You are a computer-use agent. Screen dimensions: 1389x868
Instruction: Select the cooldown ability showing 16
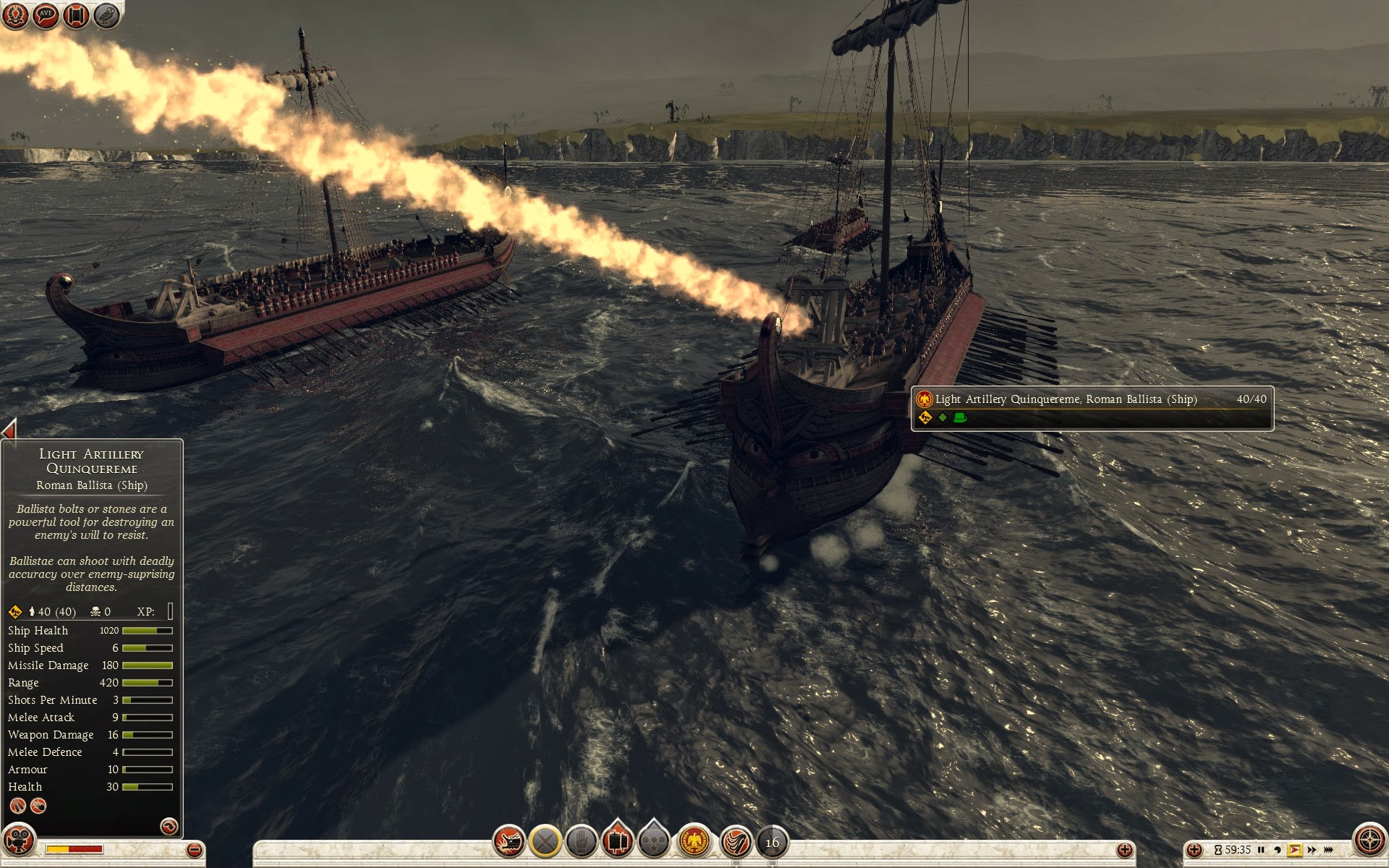coord(772,842)
